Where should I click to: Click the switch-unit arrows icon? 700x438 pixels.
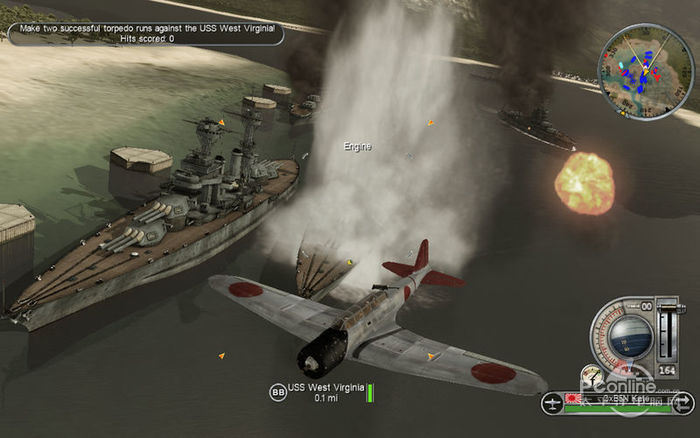click(x=685, y=405)
